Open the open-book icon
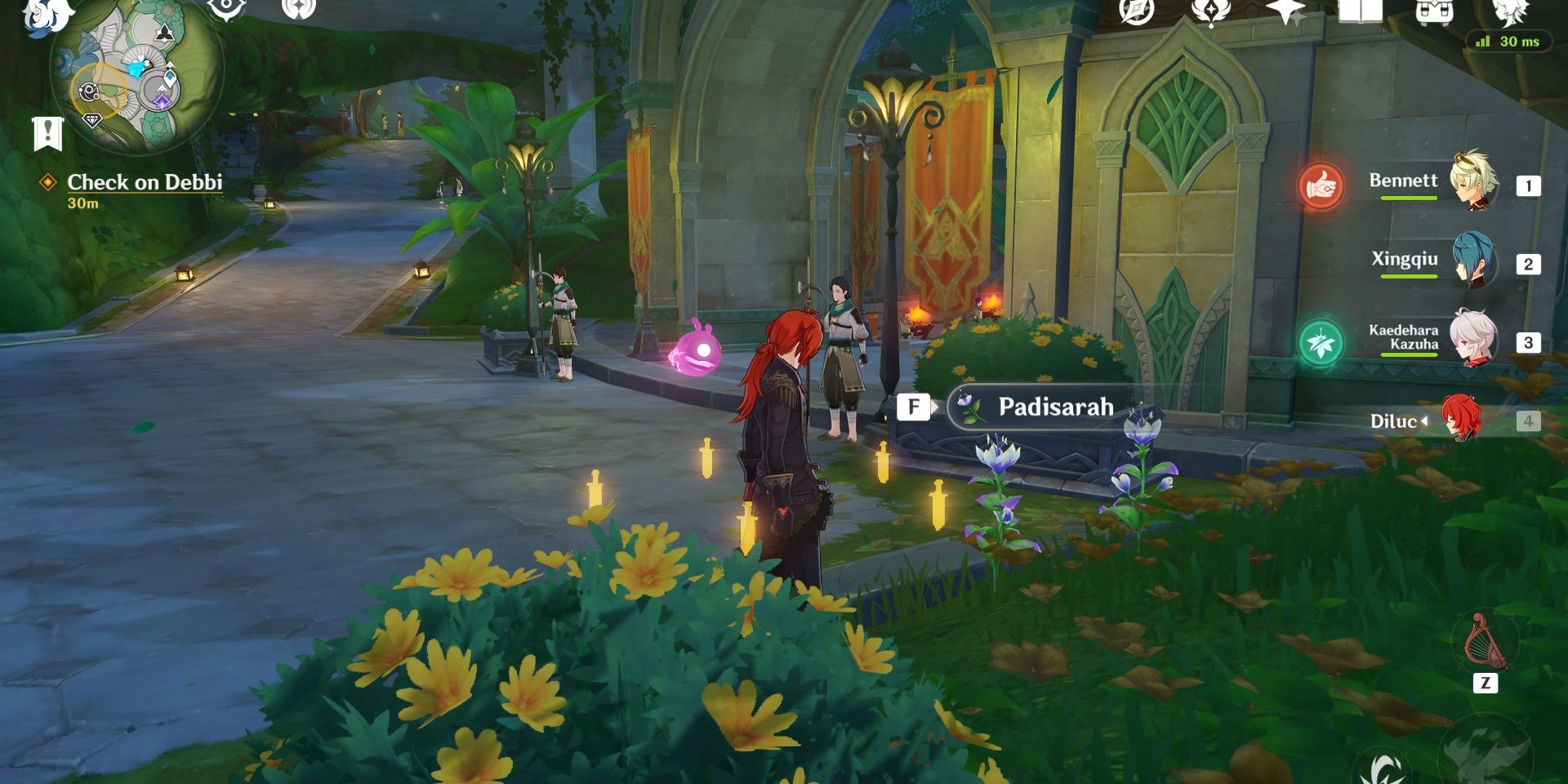This screenshot has height=784, width=1568. [1360, 11]
